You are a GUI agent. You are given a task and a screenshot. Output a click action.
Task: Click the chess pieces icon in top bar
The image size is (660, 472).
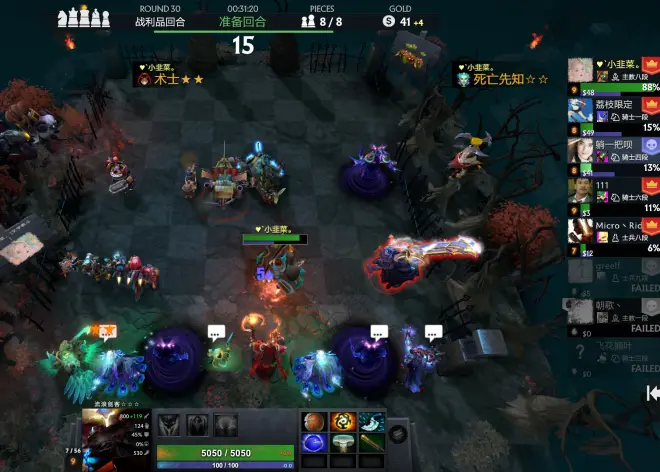[x=82, y=18]
